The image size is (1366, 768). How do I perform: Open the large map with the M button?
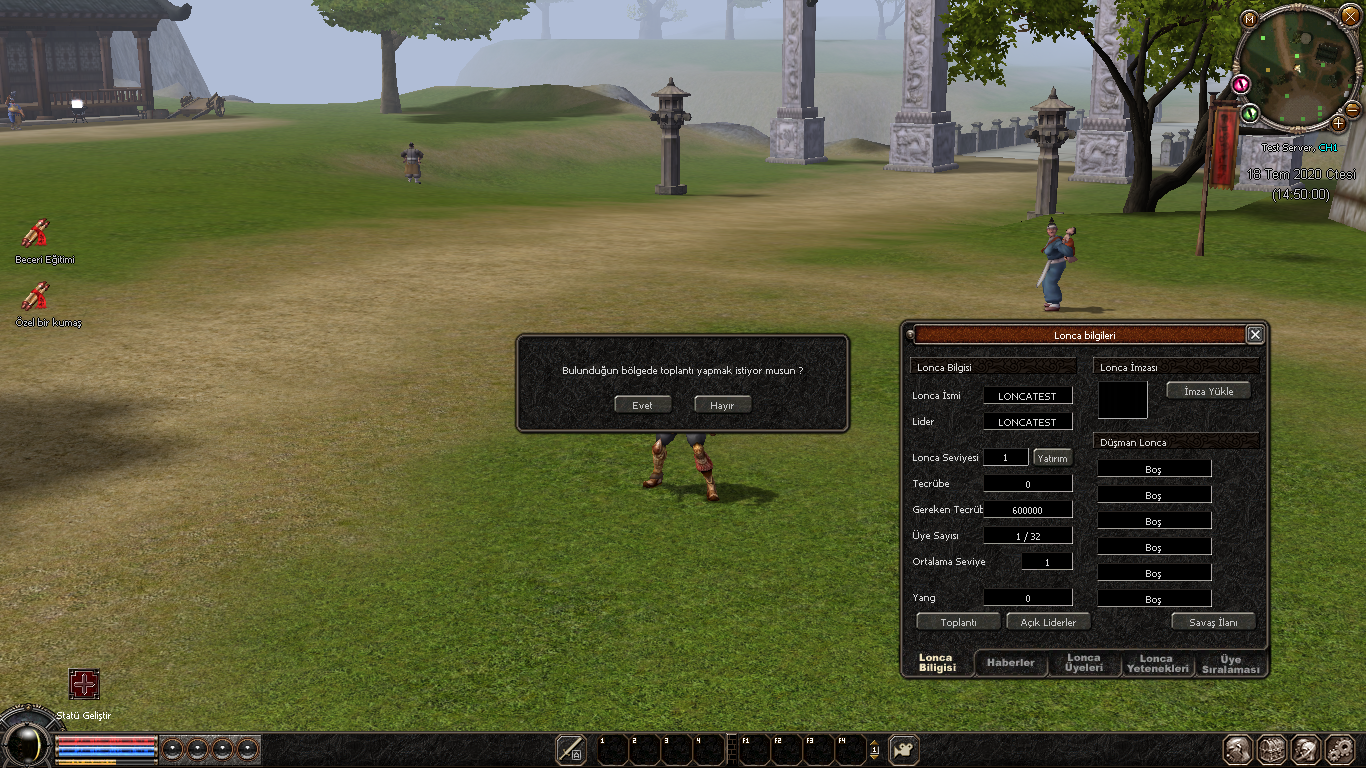pos(1249,18)
